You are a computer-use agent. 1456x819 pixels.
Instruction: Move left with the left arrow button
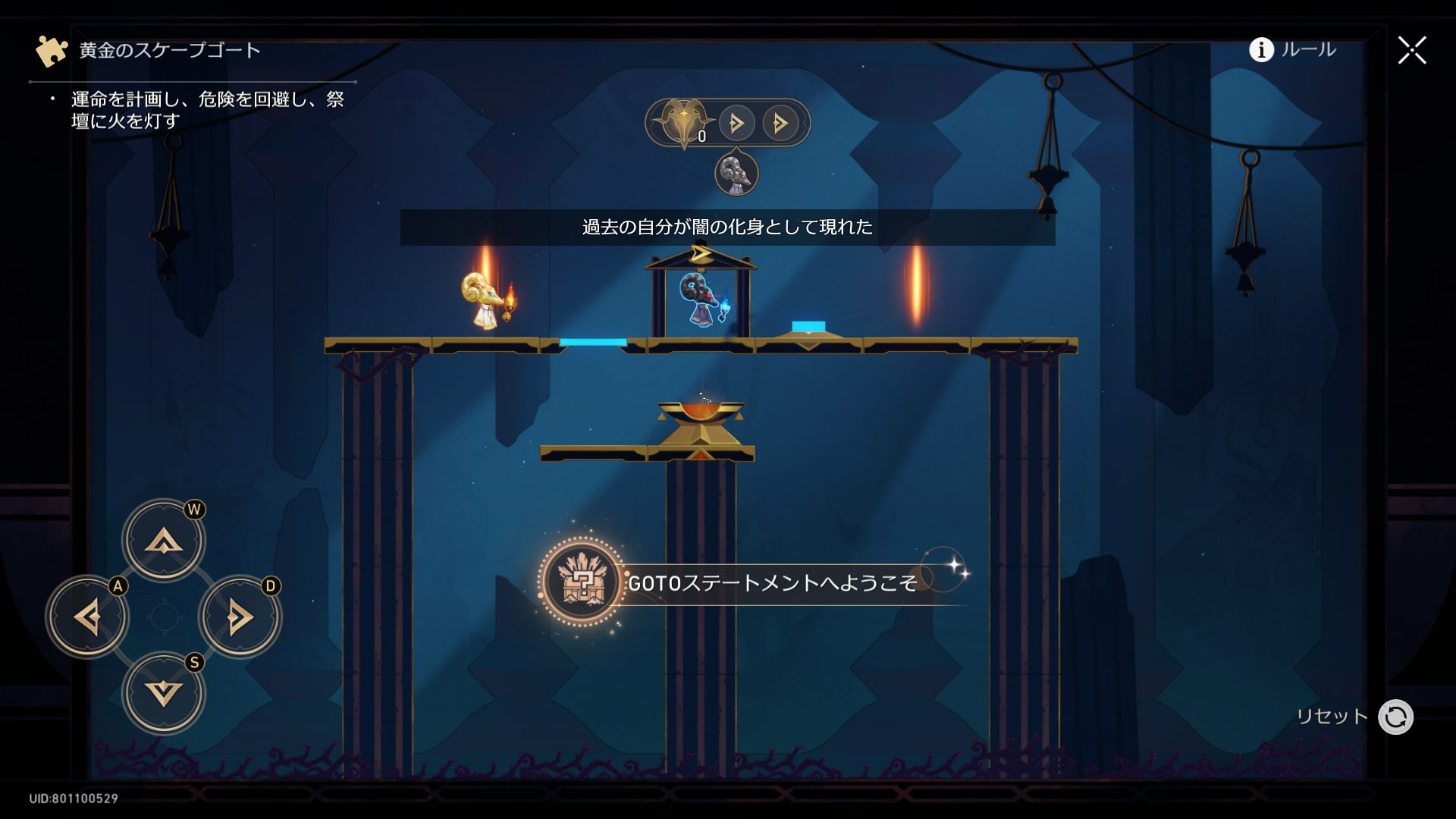87,617
